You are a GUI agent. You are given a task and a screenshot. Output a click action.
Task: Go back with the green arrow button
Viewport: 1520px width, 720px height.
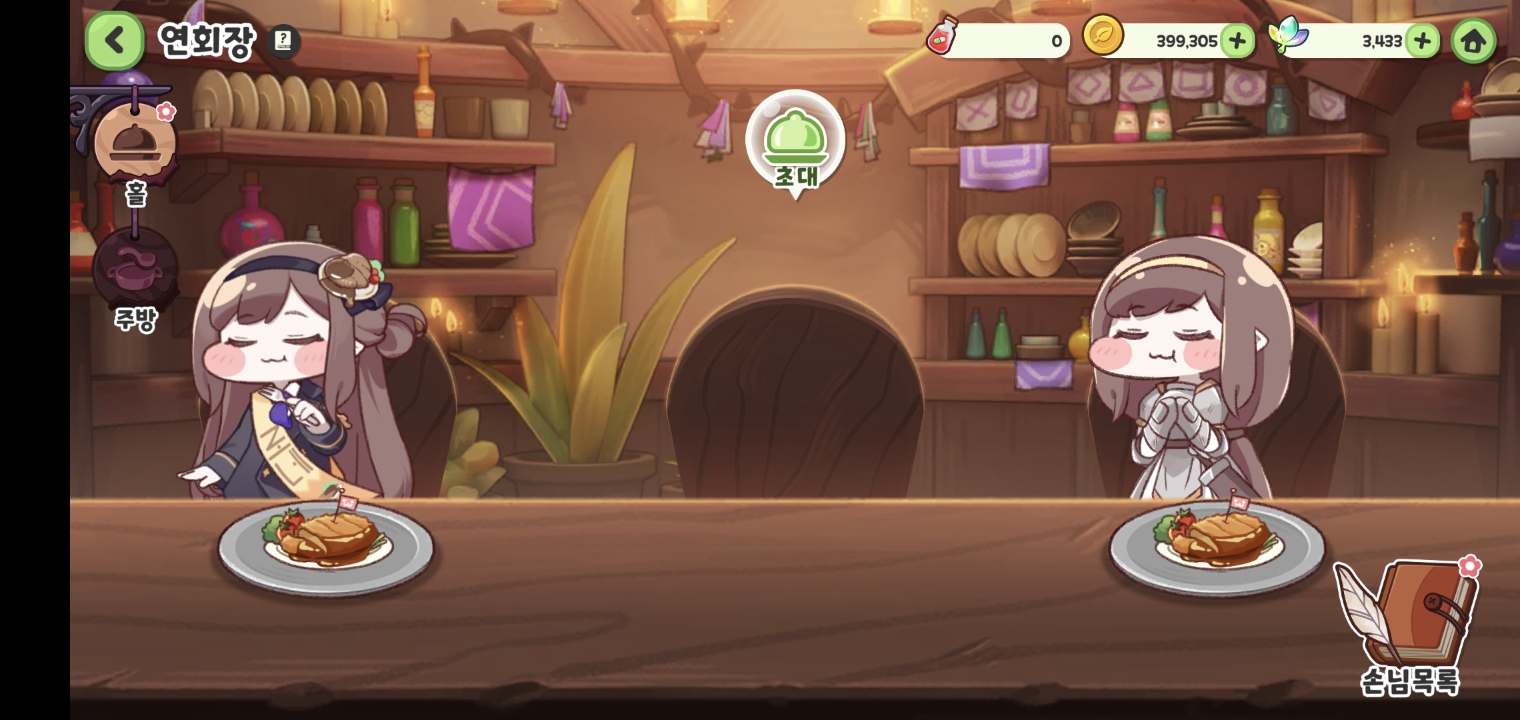[115, 41]
